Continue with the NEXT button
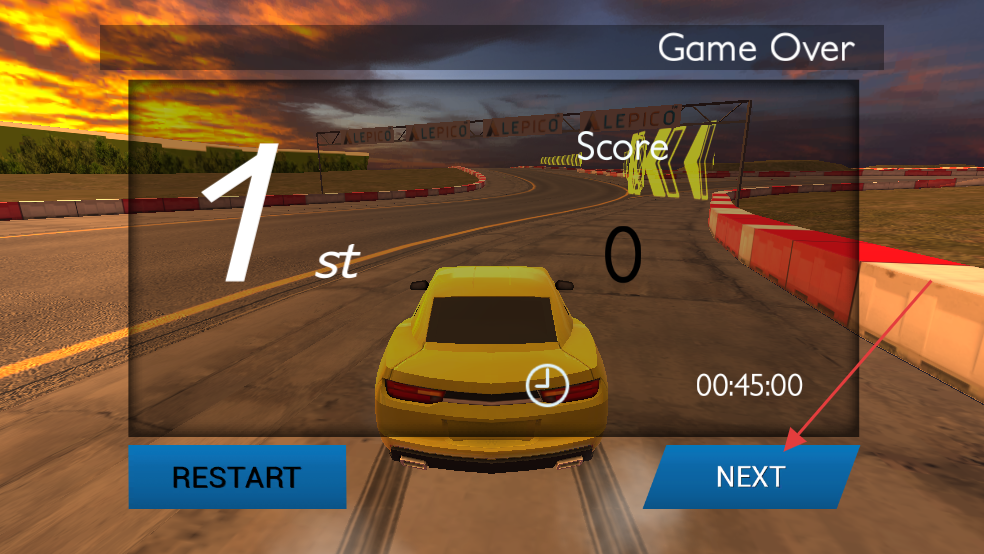Image resolution: width=984 pixels, height=554 pixels. tap(750, 477)
